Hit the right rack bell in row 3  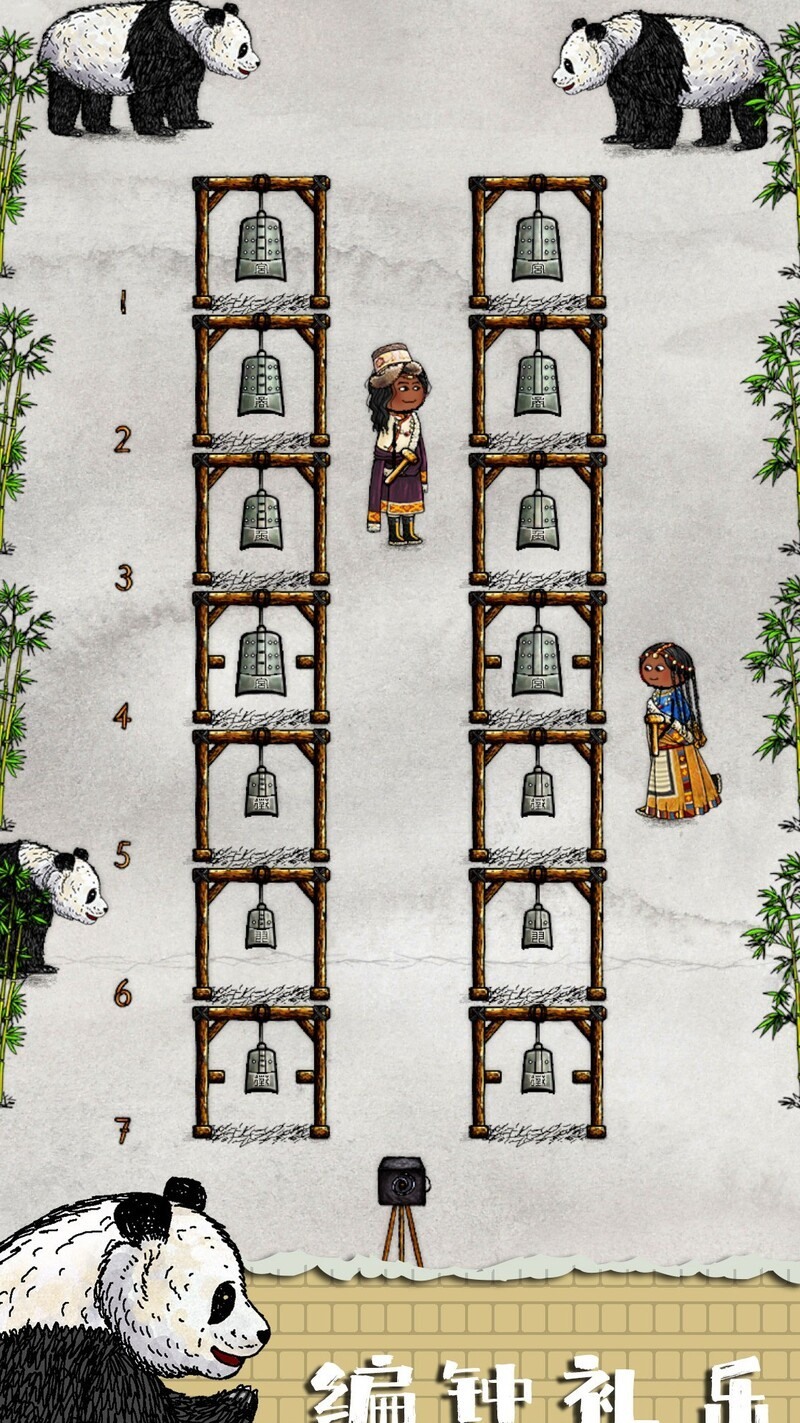click(537, 520)
